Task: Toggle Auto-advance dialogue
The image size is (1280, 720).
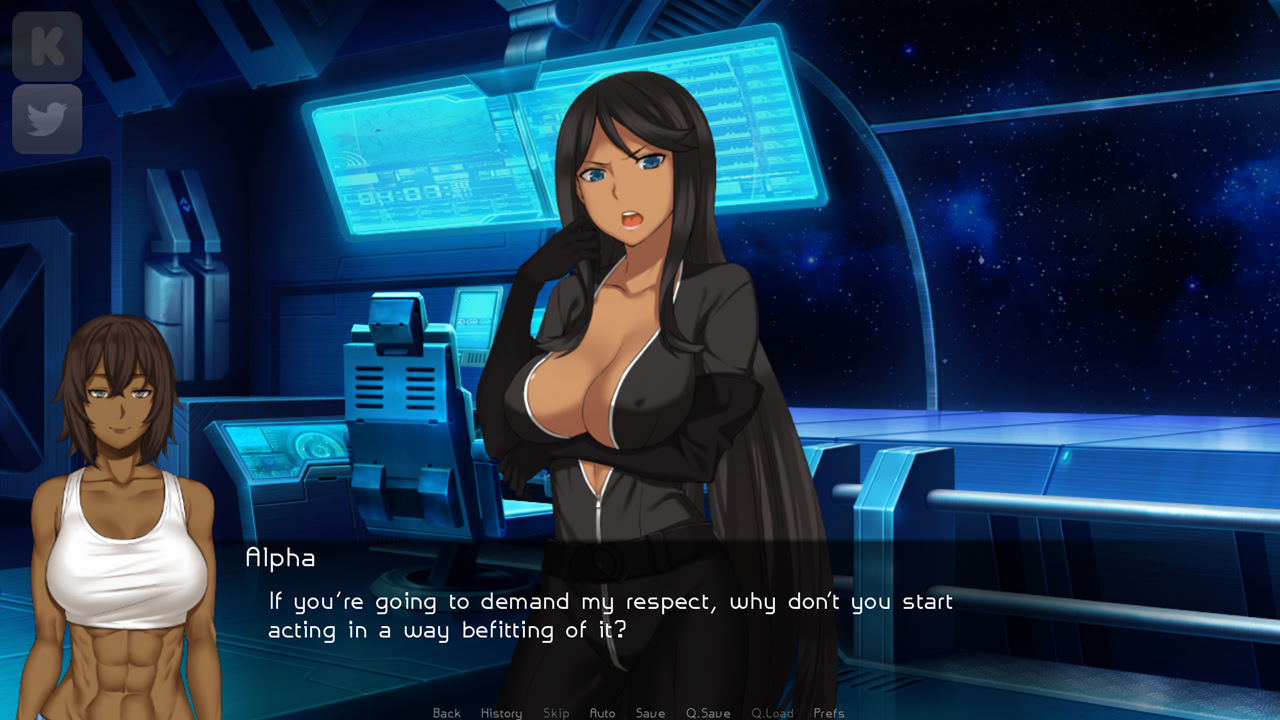Action: pyautogui.click(x=602, y=713)
